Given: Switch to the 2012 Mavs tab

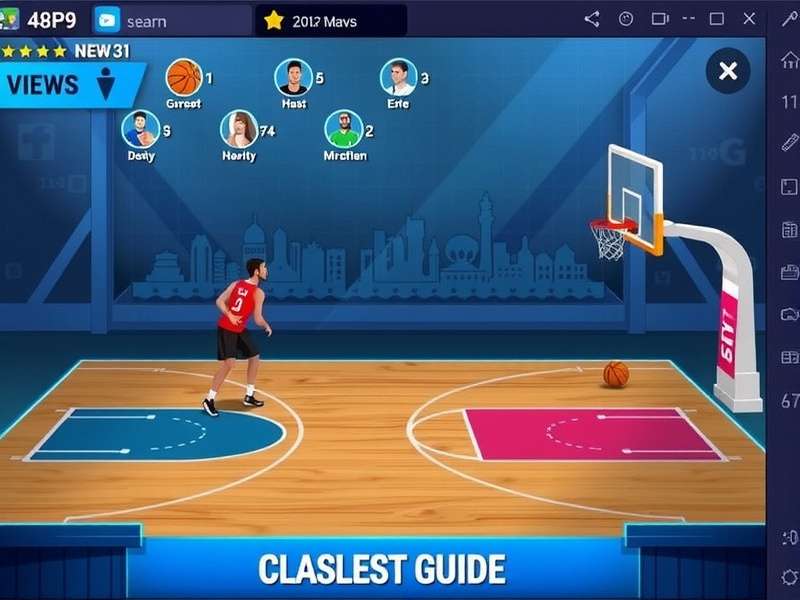Looking at the screenshot, I should pyautogui.click(x=330, y=20).
